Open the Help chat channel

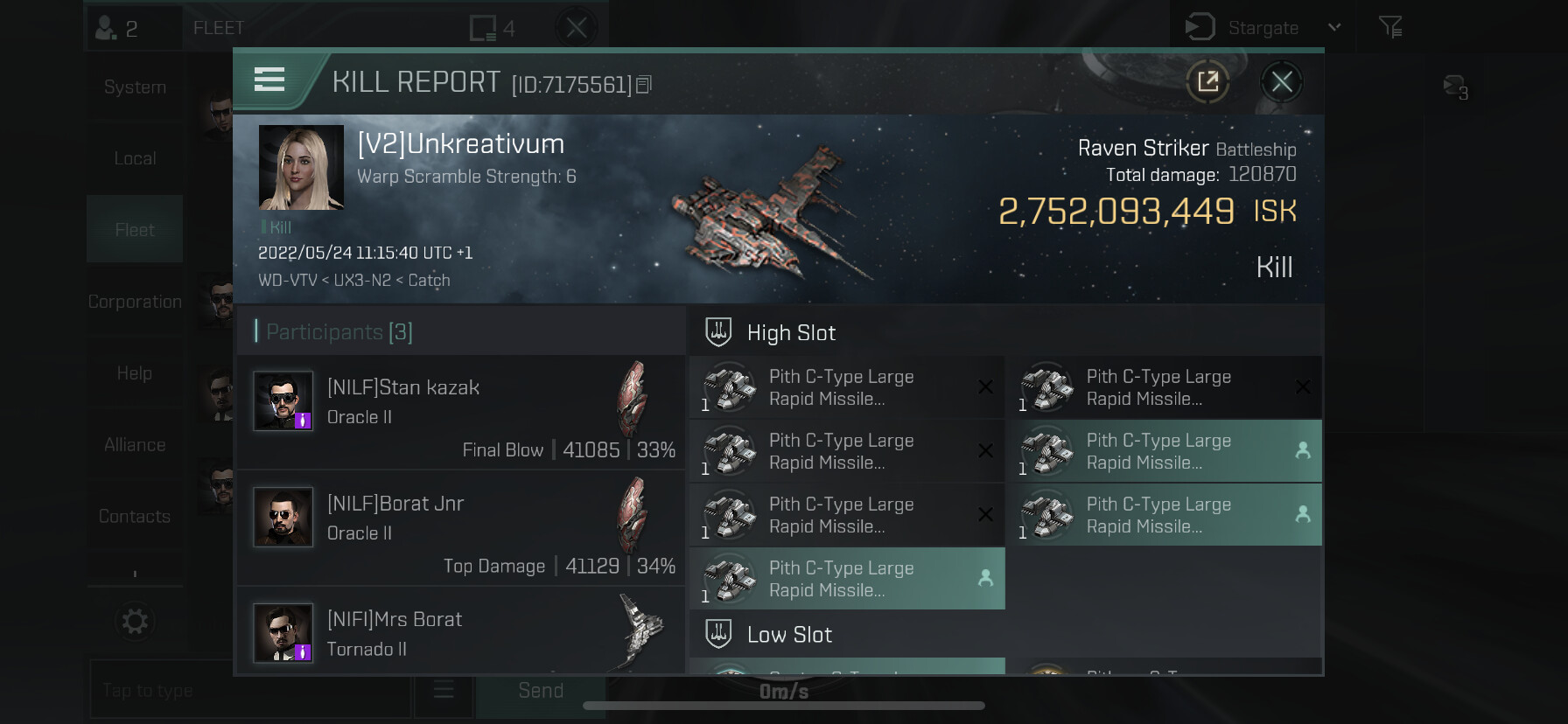(135, 373)
